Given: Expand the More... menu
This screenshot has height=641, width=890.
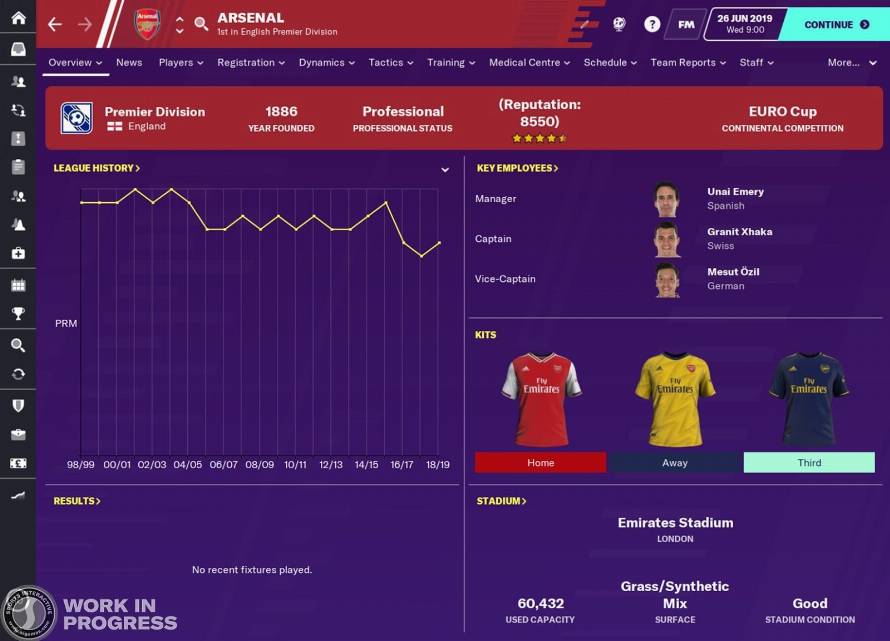Looking at the screenshot, I should coord(847,62).
